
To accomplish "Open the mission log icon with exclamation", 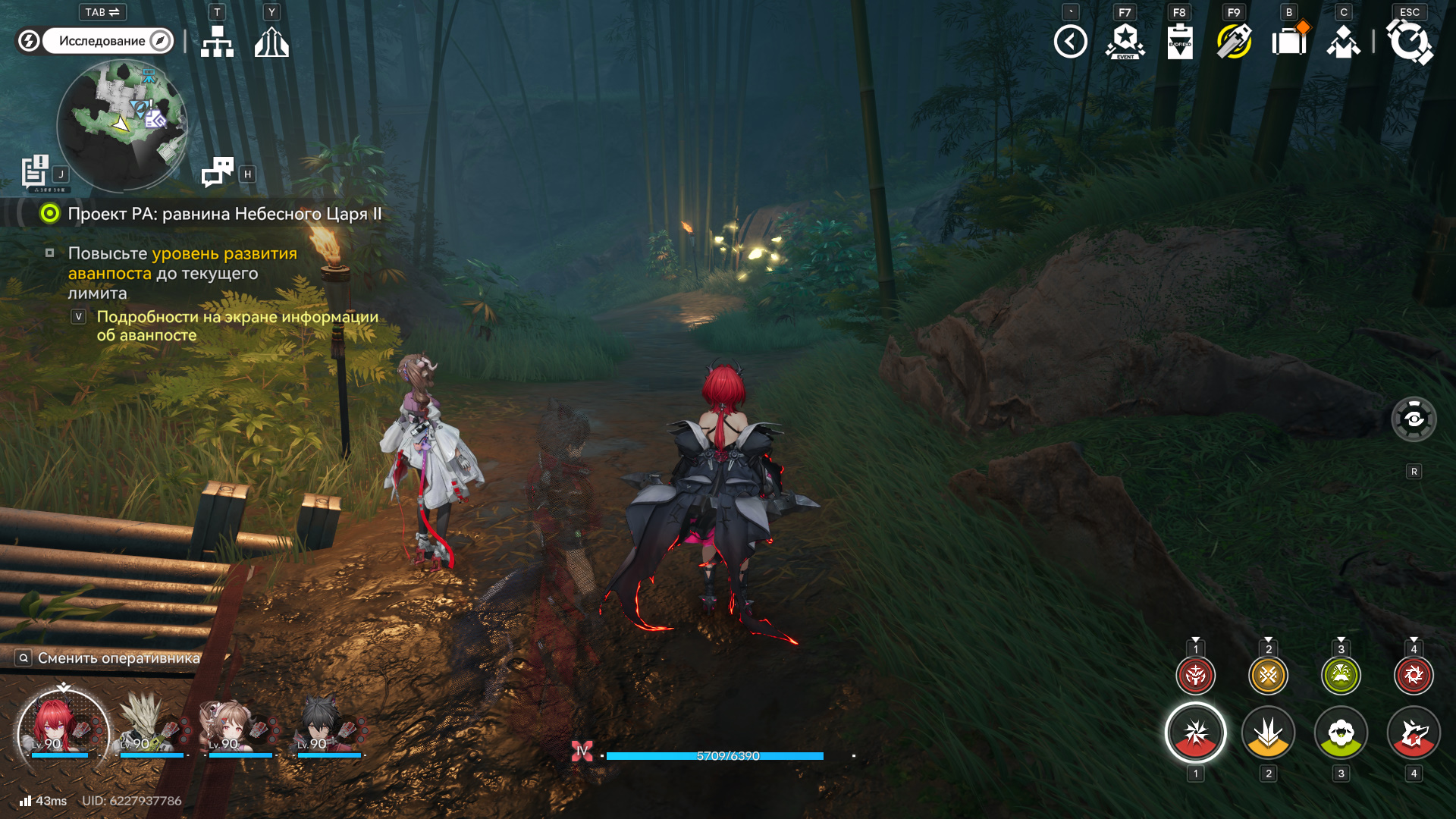I will click(x=35, y=171).
